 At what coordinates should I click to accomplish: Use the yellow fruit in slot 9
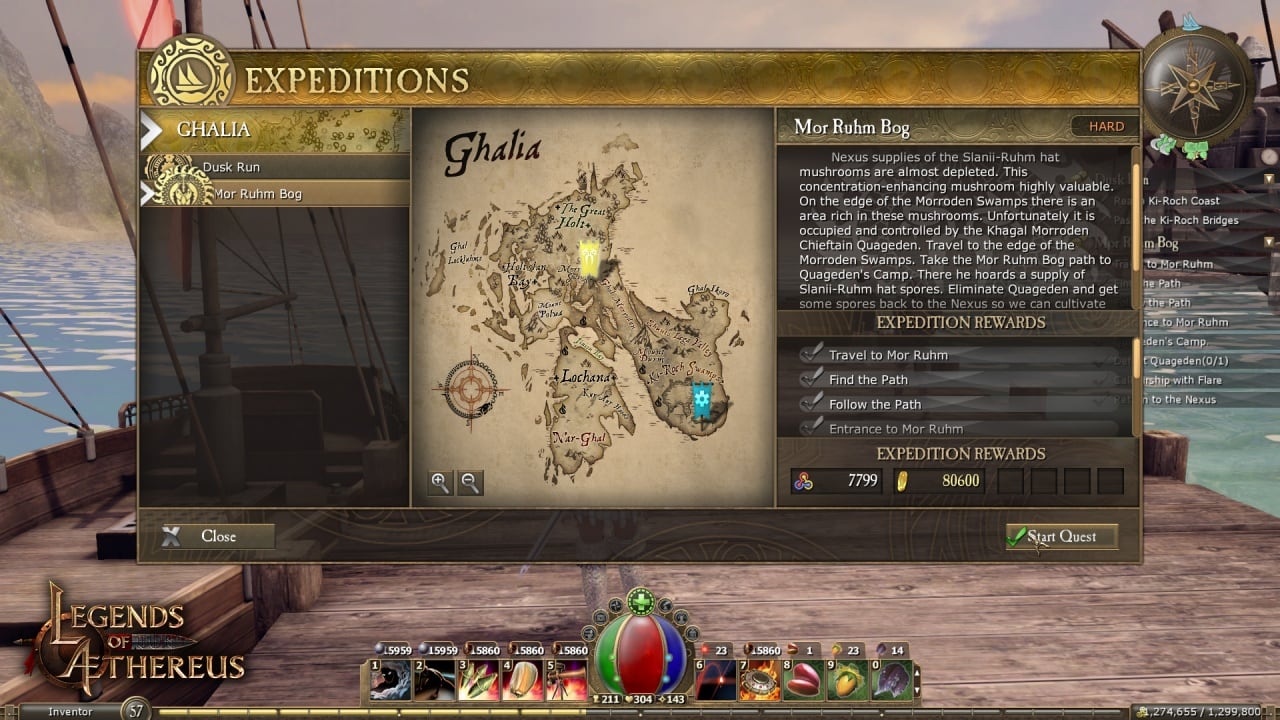[x=846, y=680]
